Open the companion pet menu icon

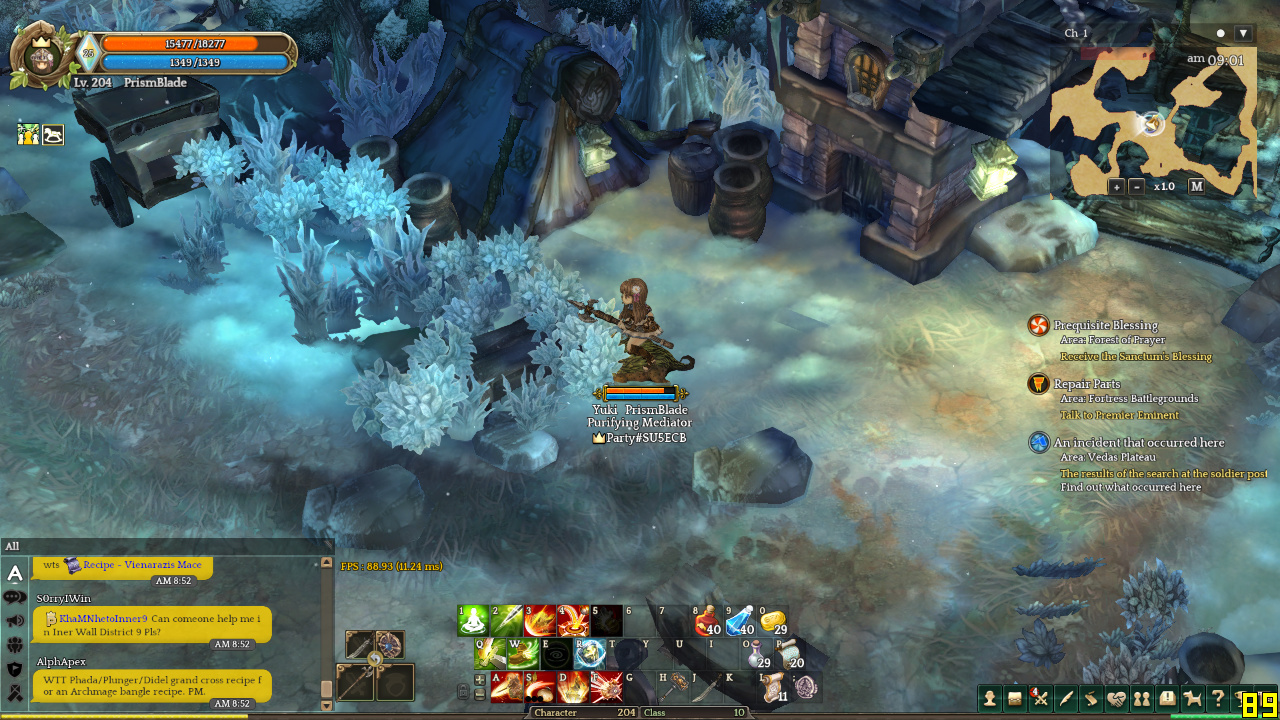click(x=1193, y=699)
